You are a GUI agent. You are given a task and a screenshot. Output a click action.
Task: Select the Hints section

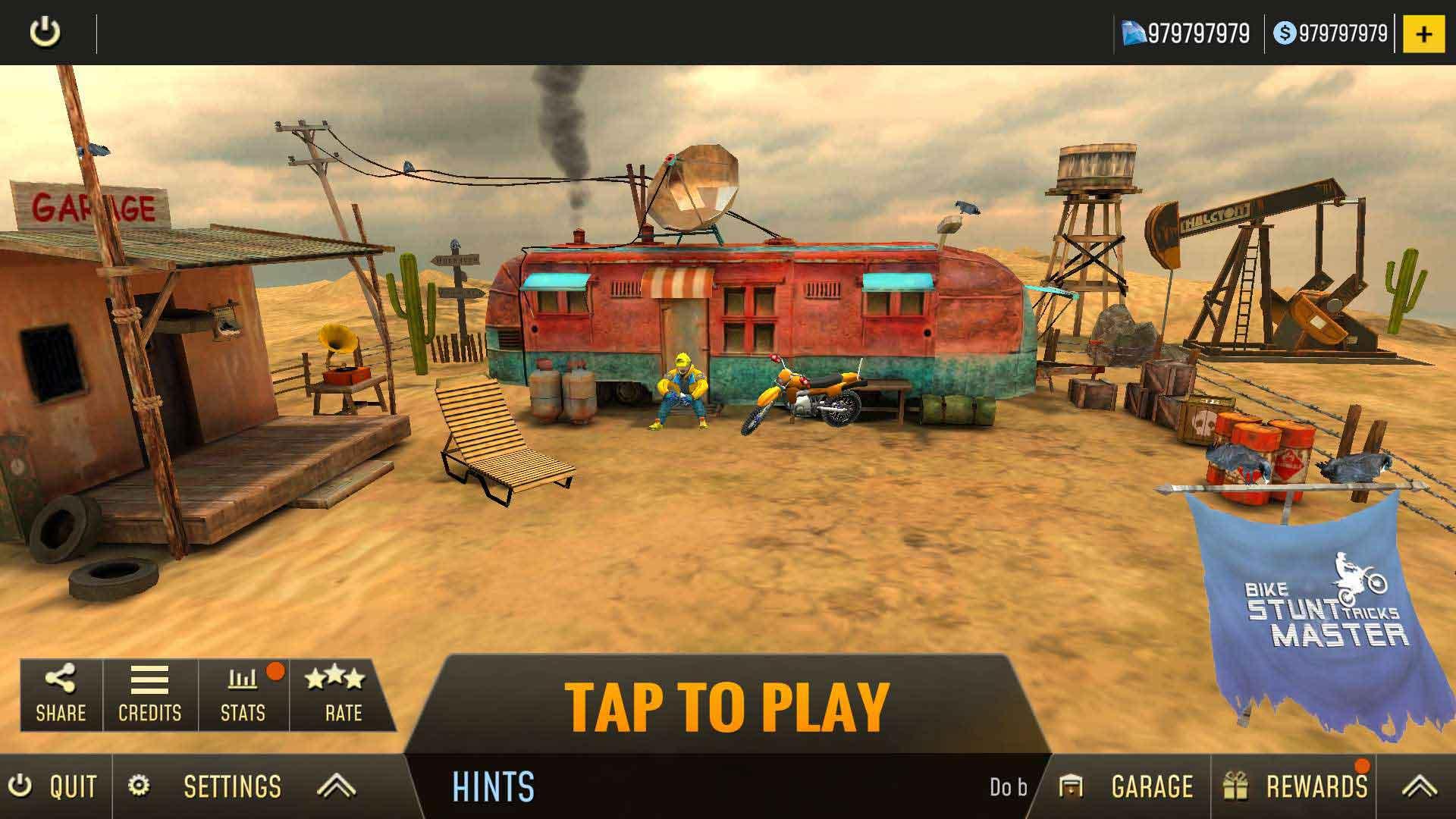tap(493, 789)
